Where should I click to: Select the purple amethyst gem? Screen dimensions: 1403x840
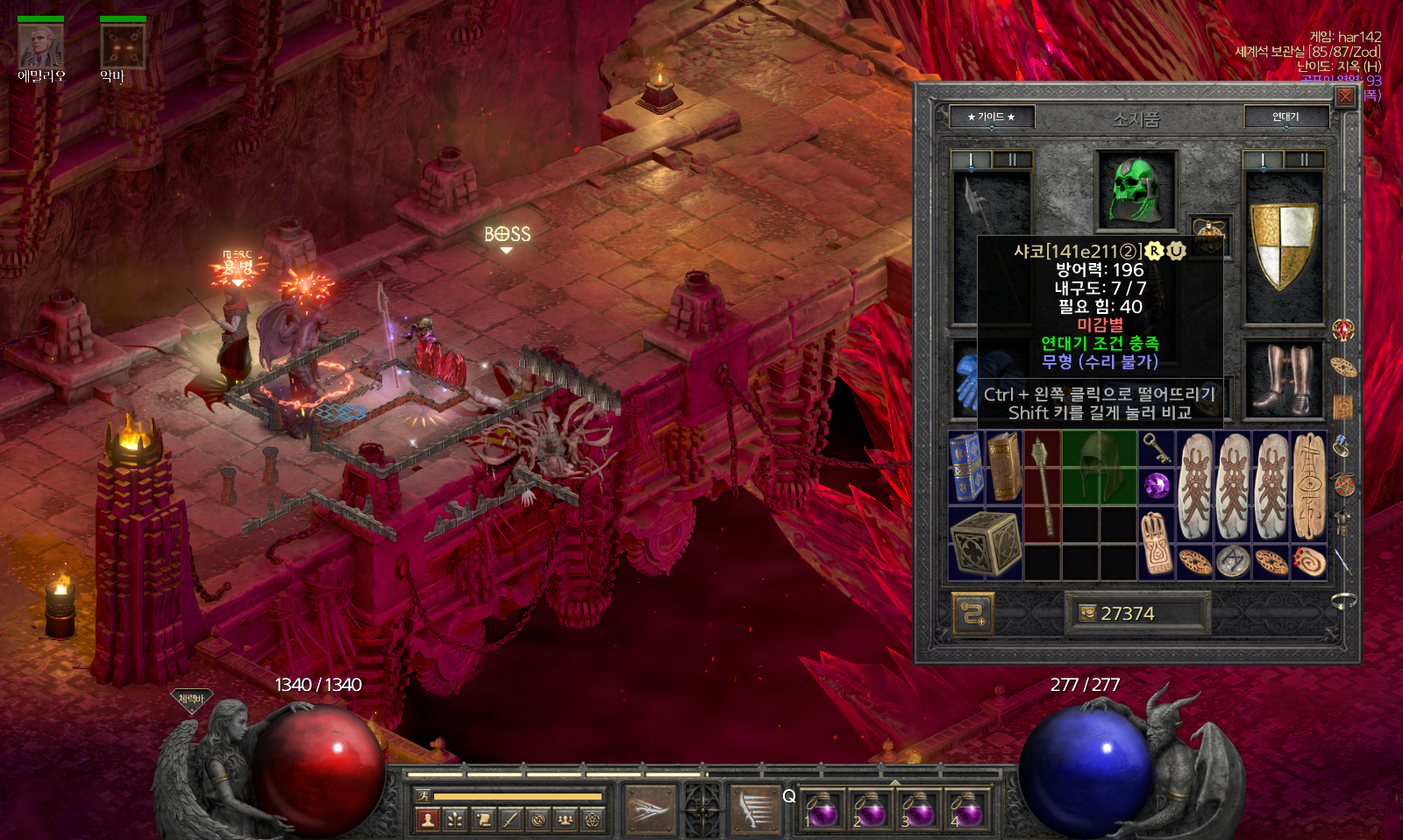[x=1157, y=485]
